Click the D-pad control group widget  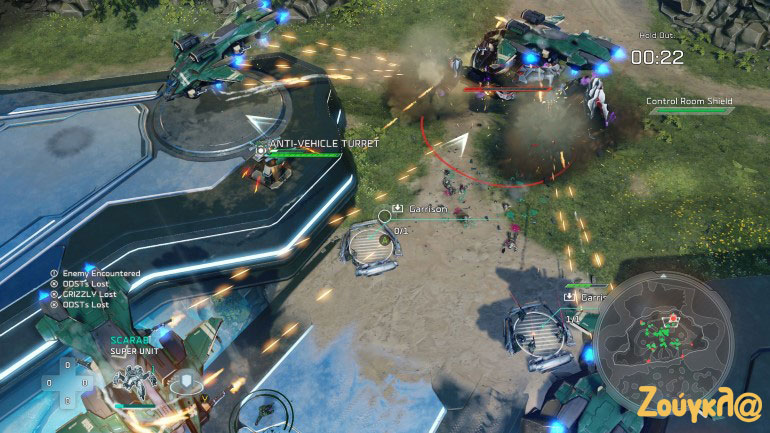(x=68, y=382)
